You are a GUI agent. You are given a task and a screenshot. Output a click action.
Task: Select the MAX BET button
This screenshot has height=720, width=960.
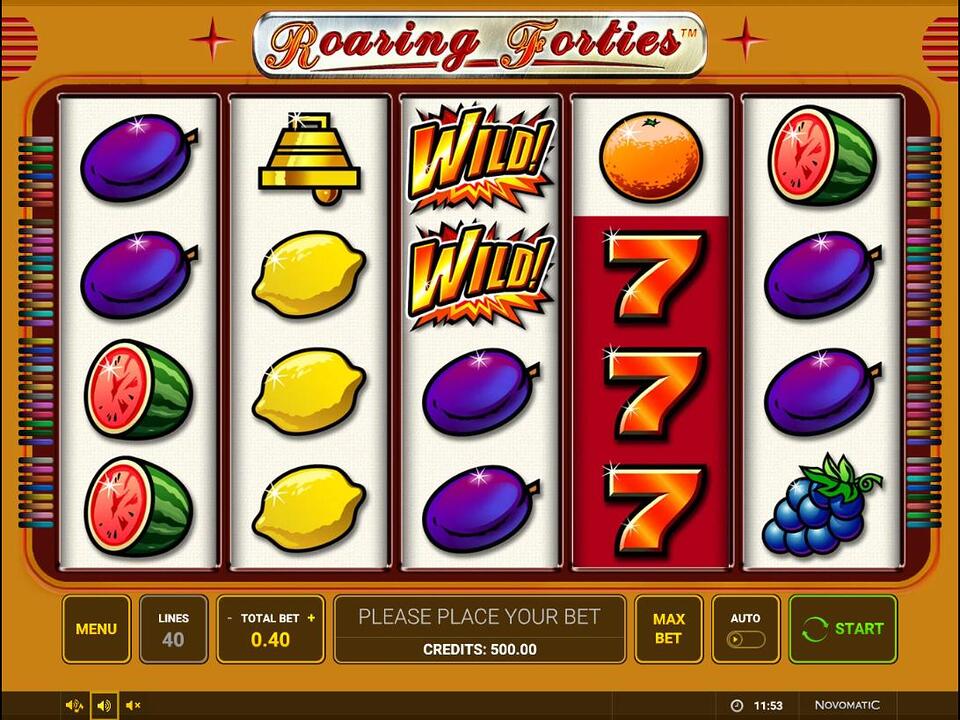click(668, 629)
